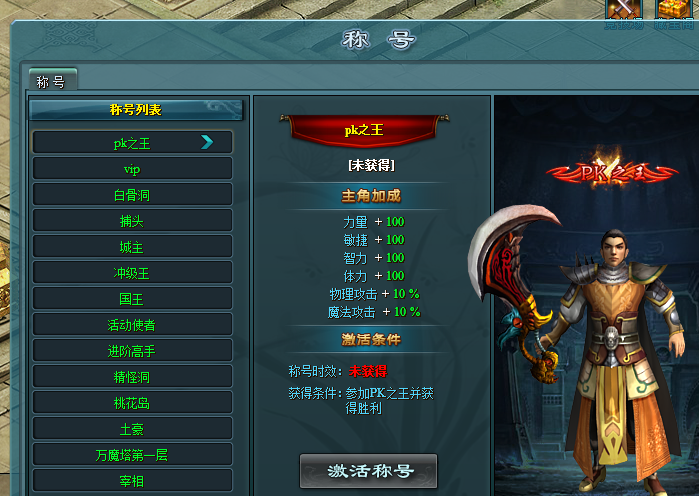
Task: Select the 进阶高手 title
Action: (x=132, y=351)
